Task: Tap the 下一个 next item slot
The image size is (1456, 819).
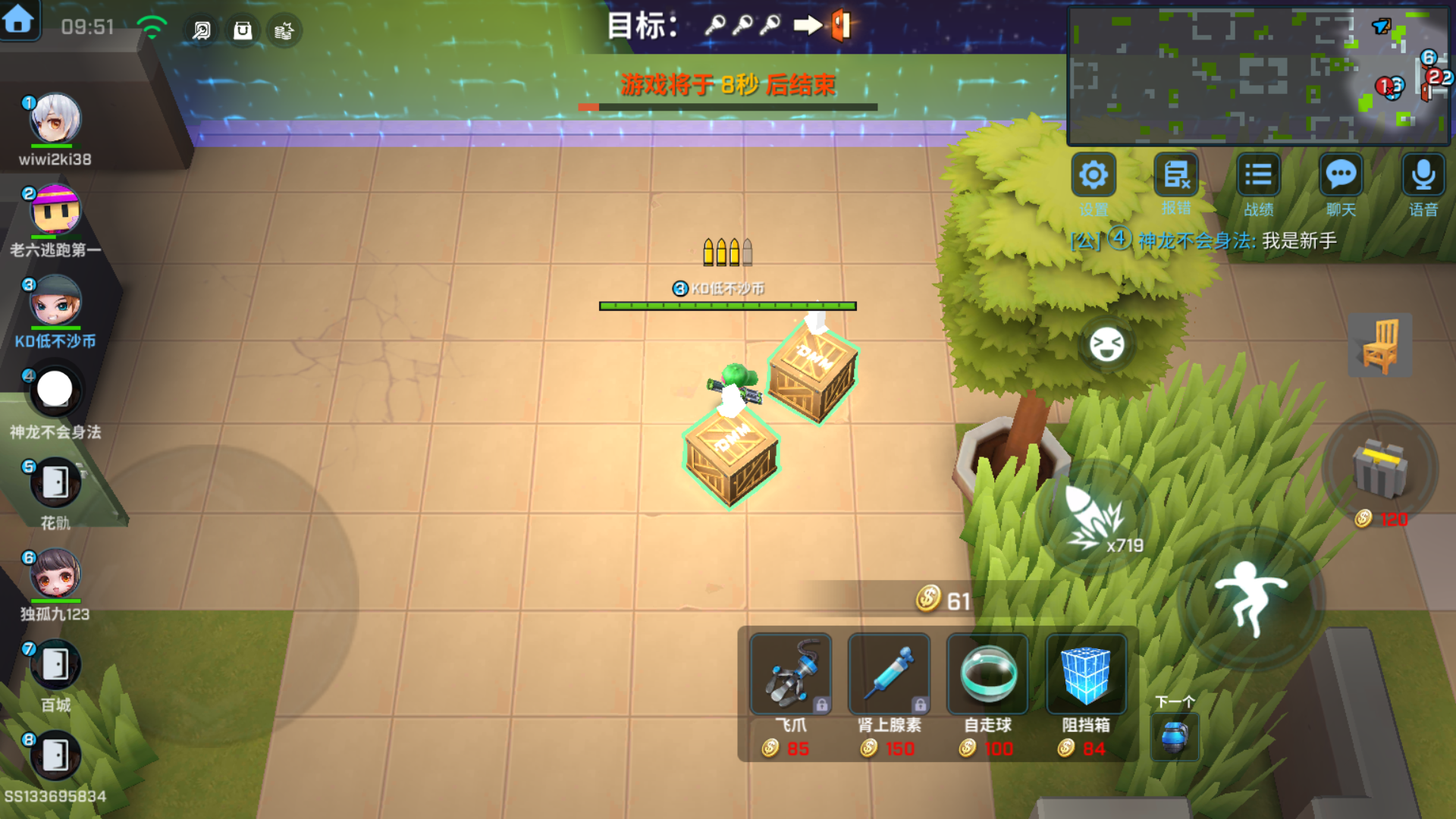Action: coord(1175,736)
